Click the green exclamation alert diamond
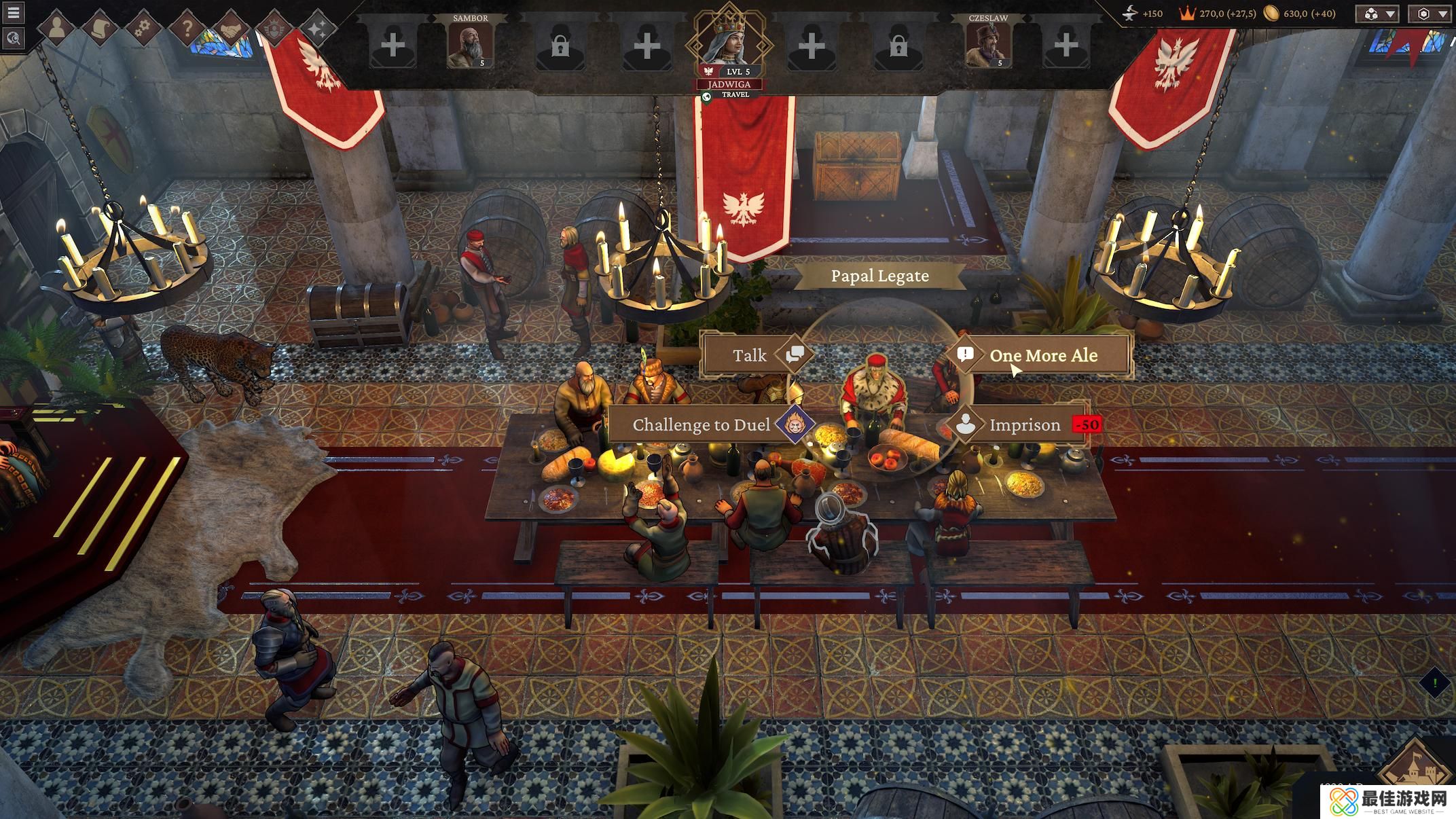The height and width of the screenshot is (819, 1456). point(1435,682)
